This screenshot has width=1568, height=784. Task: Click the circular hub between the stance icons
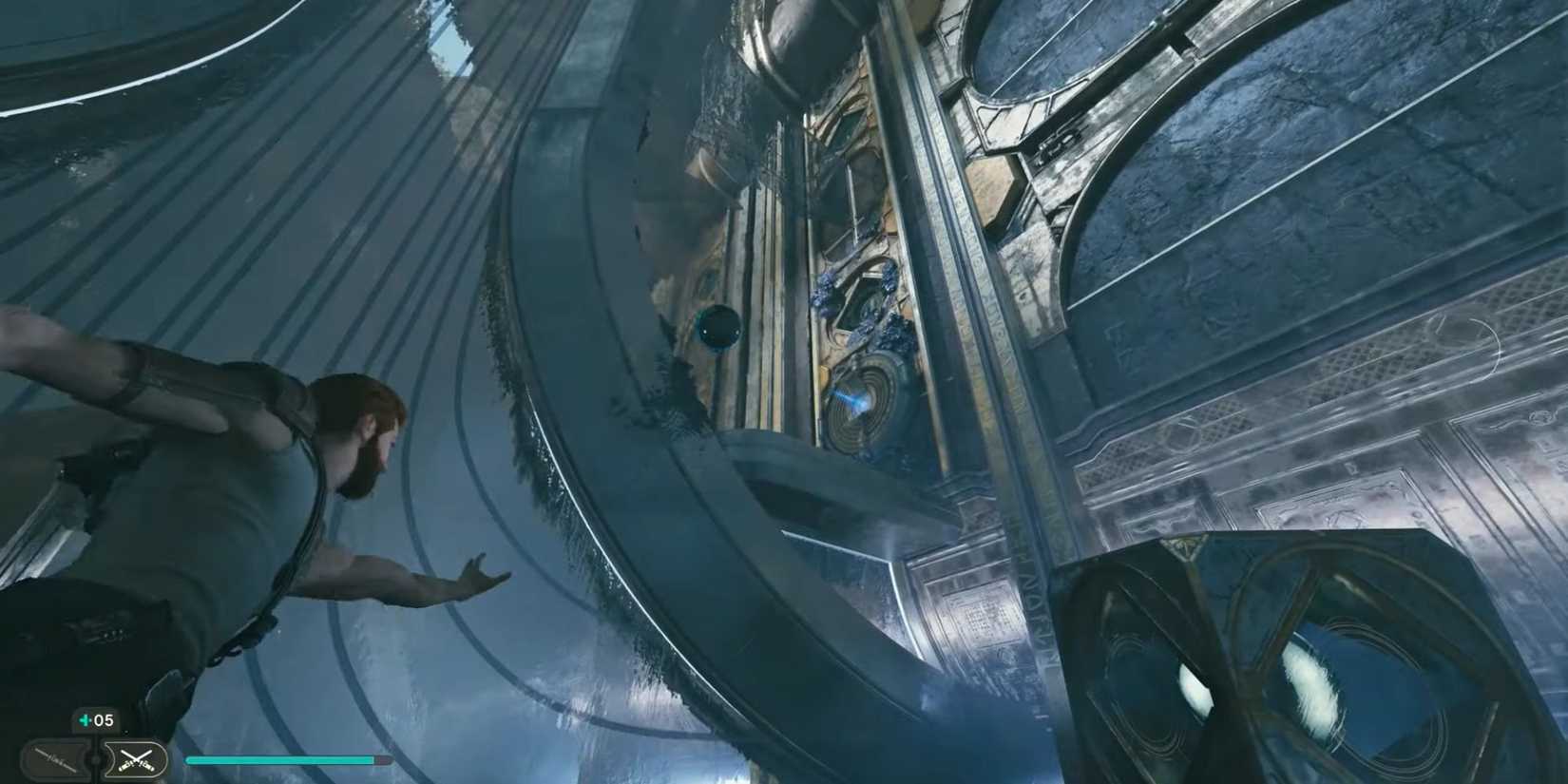coord(95,760)
